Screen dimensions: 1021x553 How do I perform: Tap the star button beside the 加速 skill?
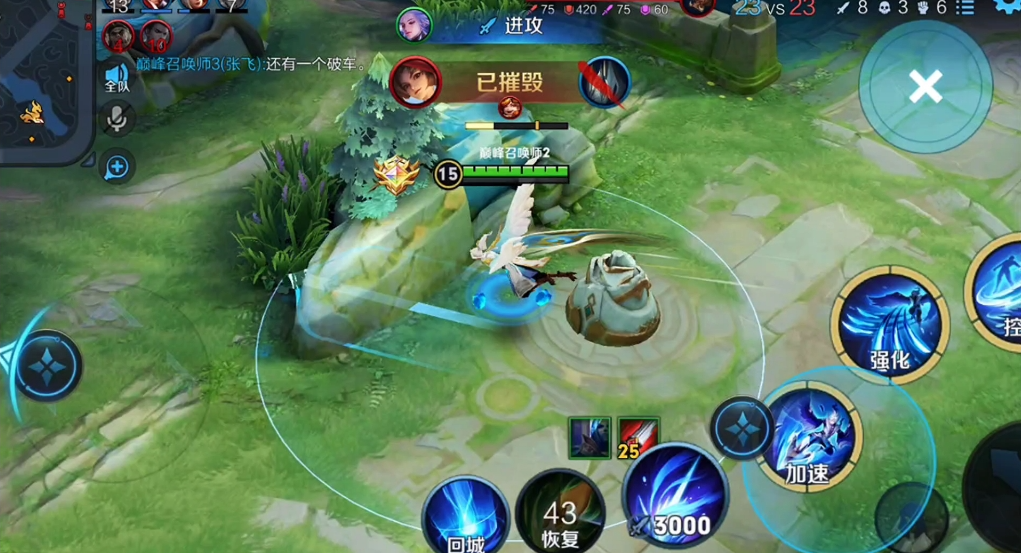(741, 428)
